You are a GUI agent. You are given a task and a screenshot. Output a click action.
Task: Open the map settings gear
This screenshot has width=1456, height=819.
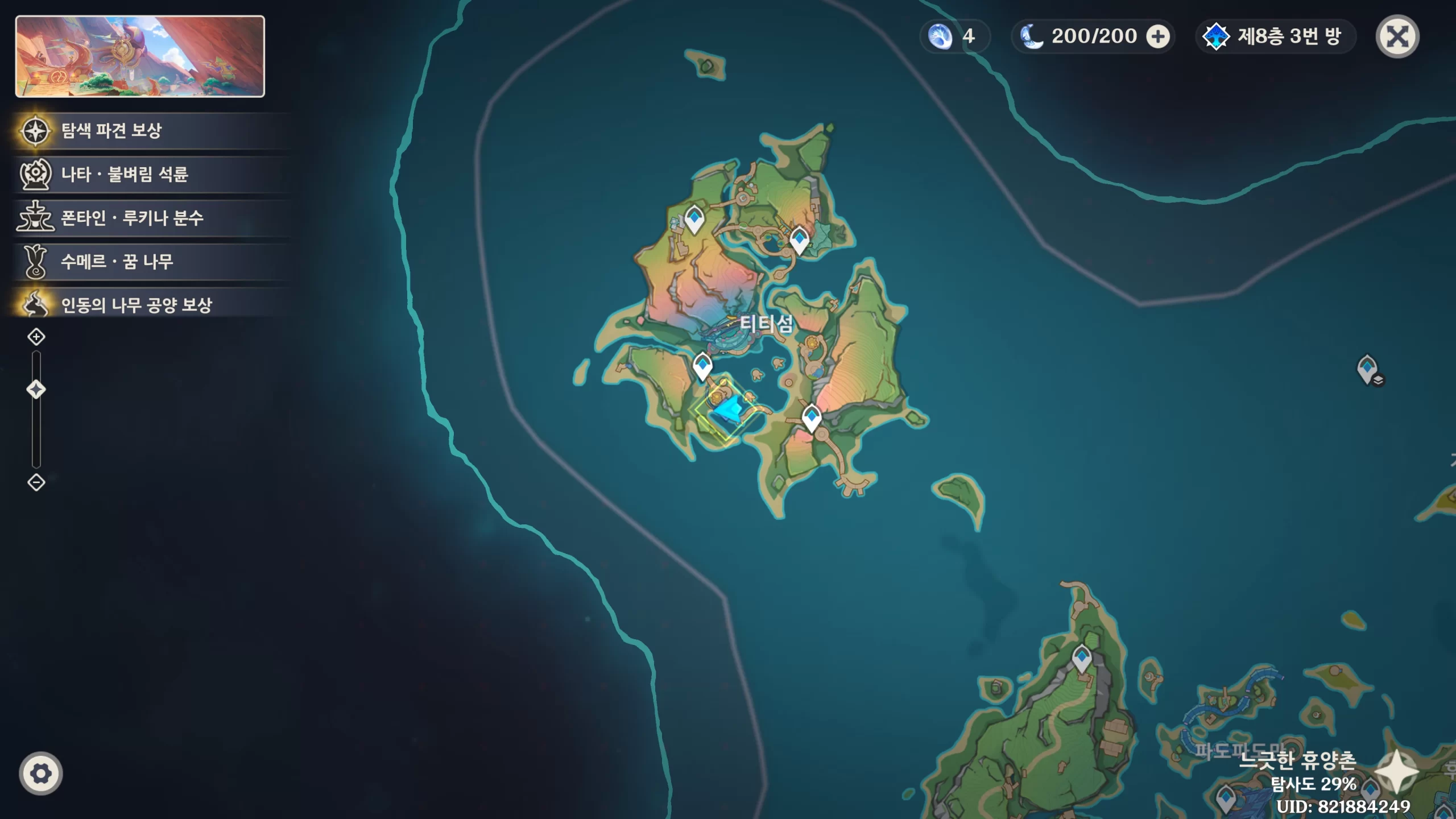coord(40,773)
